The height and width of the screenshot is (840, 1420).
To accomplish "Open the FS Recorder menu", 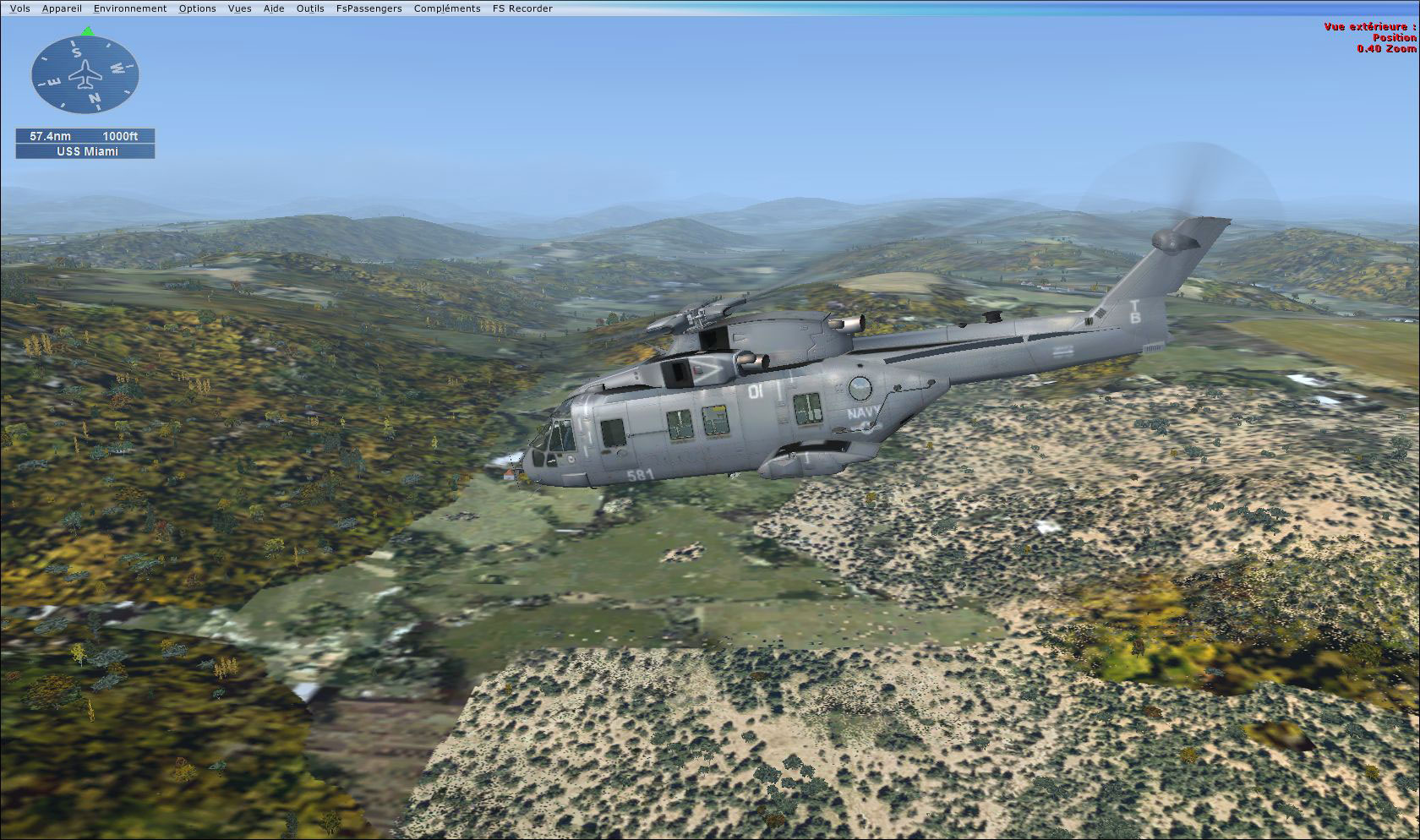I will coord(522,8).
